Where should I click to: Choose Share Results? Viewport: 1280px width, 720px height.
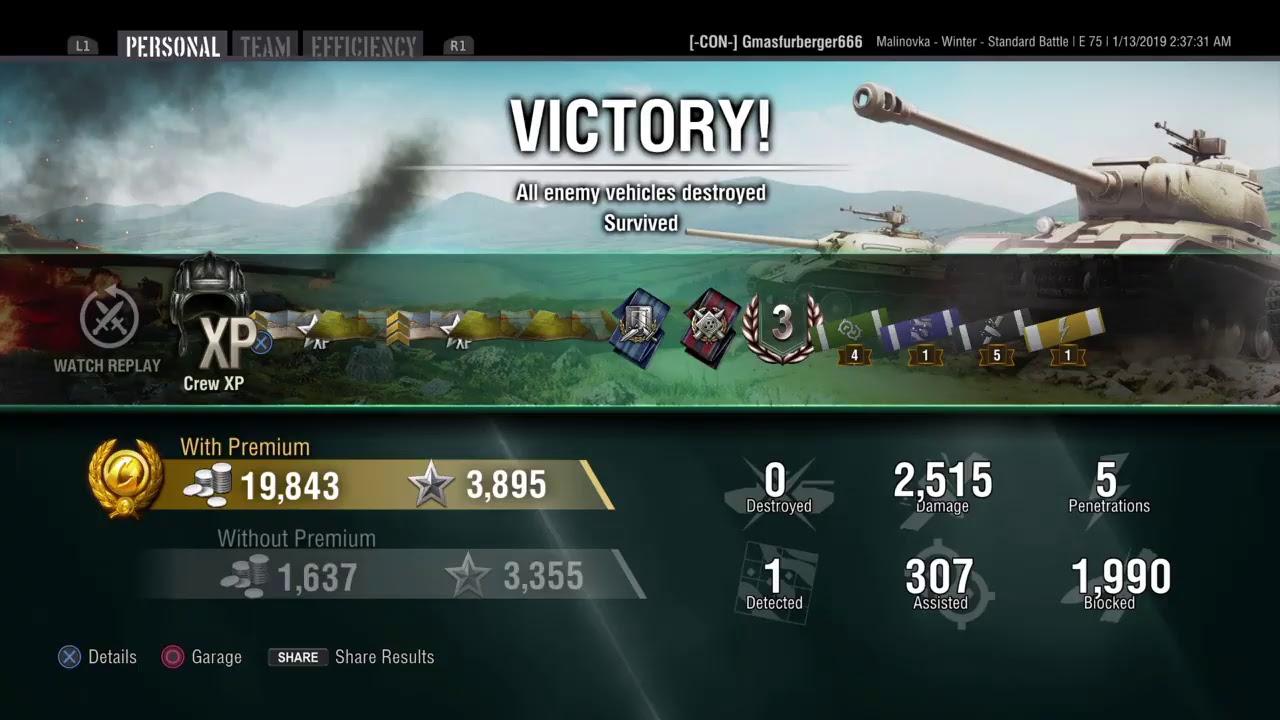[x=351, y=657]
